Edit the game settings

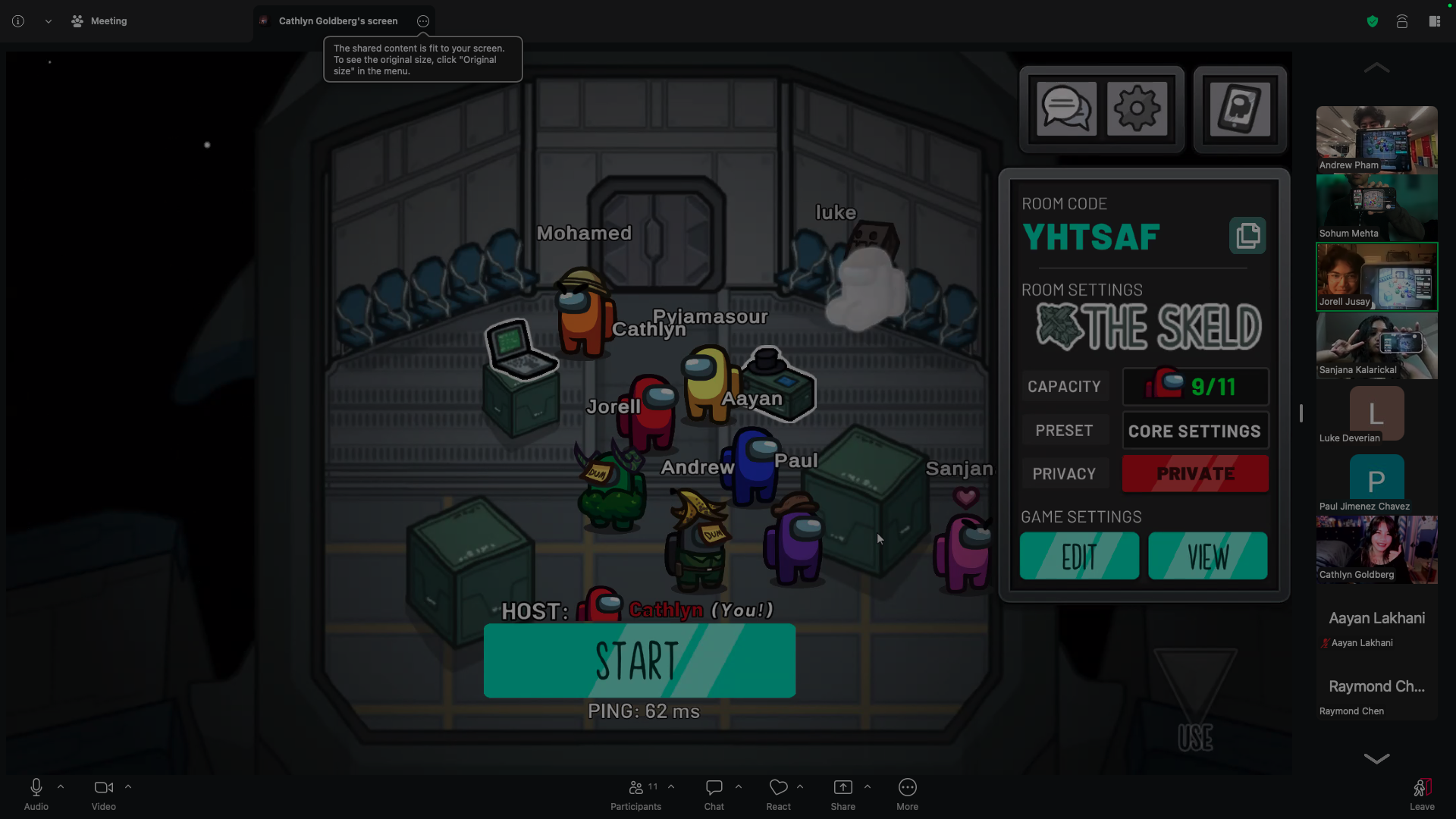click(x=1079, y=557)
